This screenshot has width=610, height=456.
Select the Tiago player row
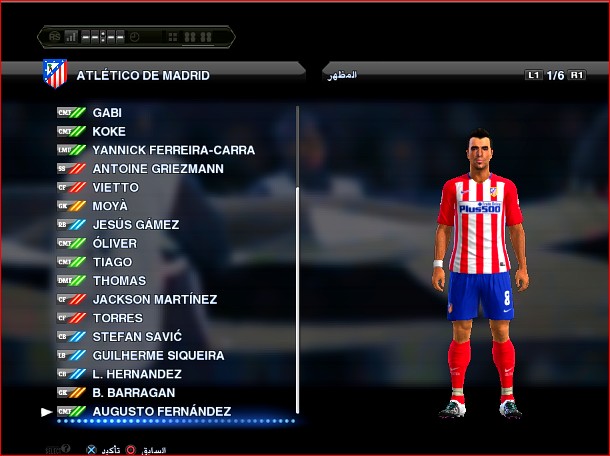[x=112, y=262]
